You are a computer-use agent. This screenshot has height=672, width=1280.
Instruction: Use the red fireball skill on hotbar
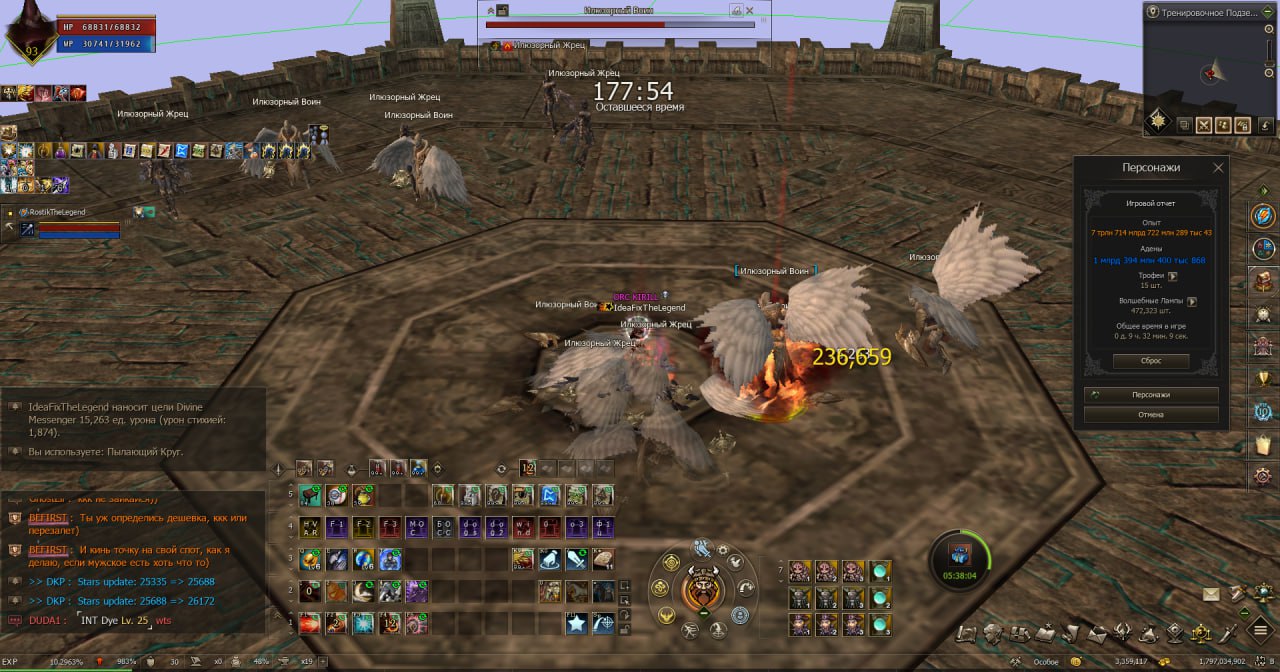tap(310, 623)
